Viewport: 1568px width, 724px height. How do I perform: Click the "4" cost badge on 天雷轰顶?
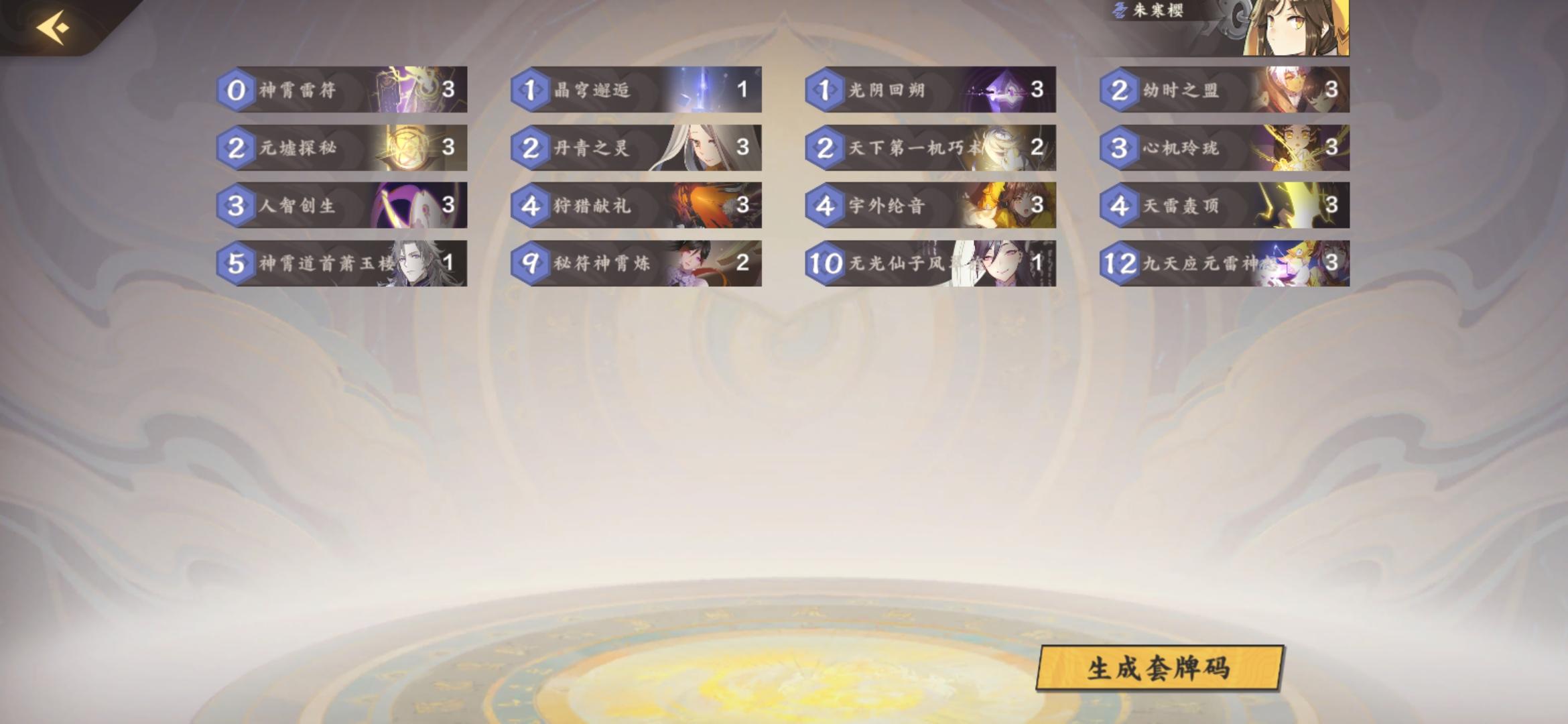pyautogui.click(x=1119, y=206)
